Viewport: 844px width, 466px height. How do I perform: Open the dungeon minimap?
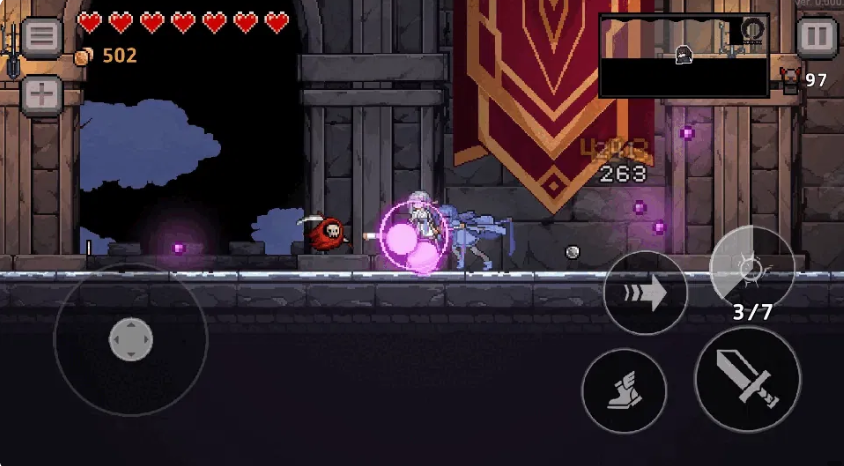tap(683, 55)
